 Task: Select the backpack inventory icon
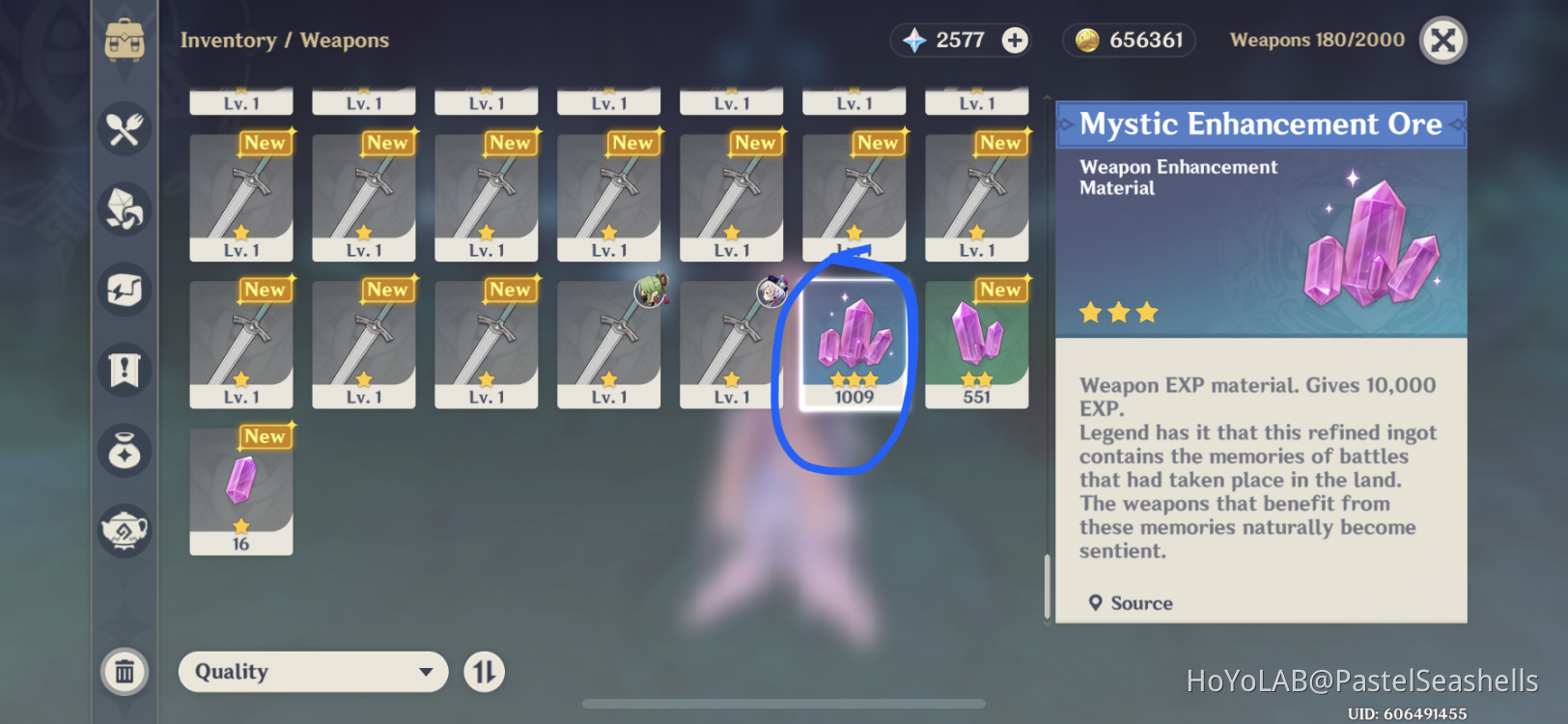click(125, 39)
